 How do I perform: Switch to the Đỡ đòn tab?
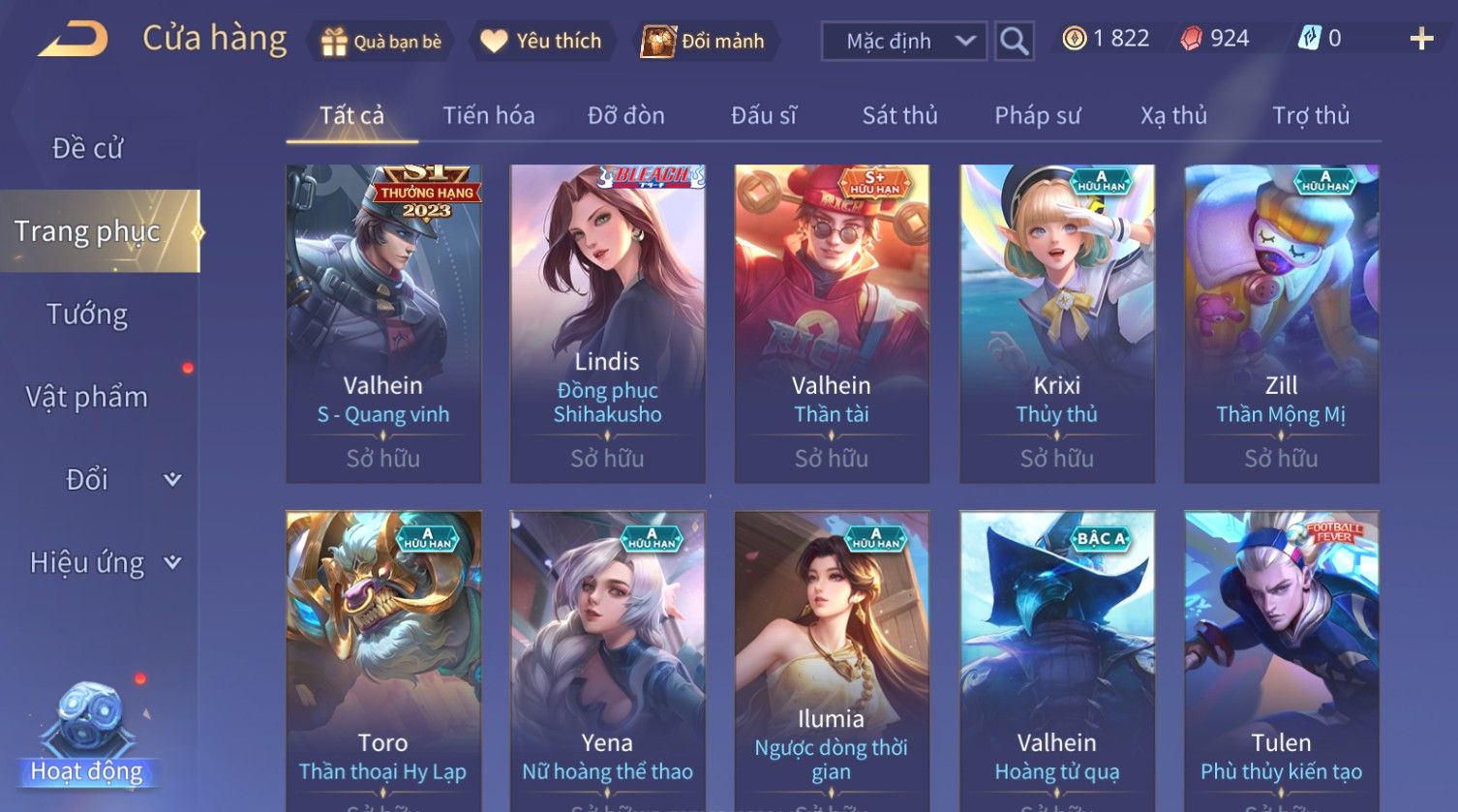click(x=625, y=116)
